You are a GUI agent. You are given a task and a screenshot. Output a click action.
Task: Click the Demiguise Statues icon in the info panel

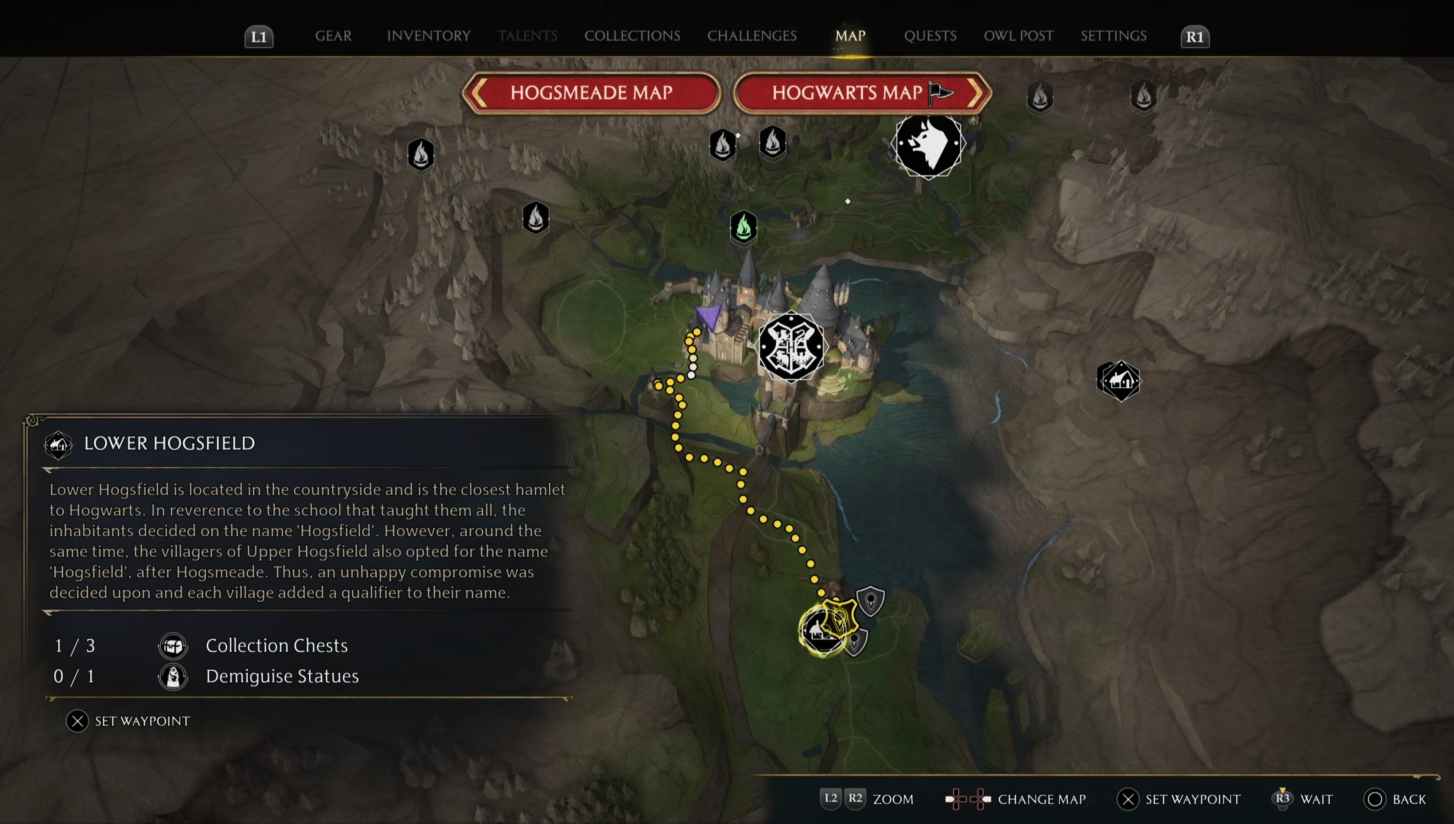point(172,676)
